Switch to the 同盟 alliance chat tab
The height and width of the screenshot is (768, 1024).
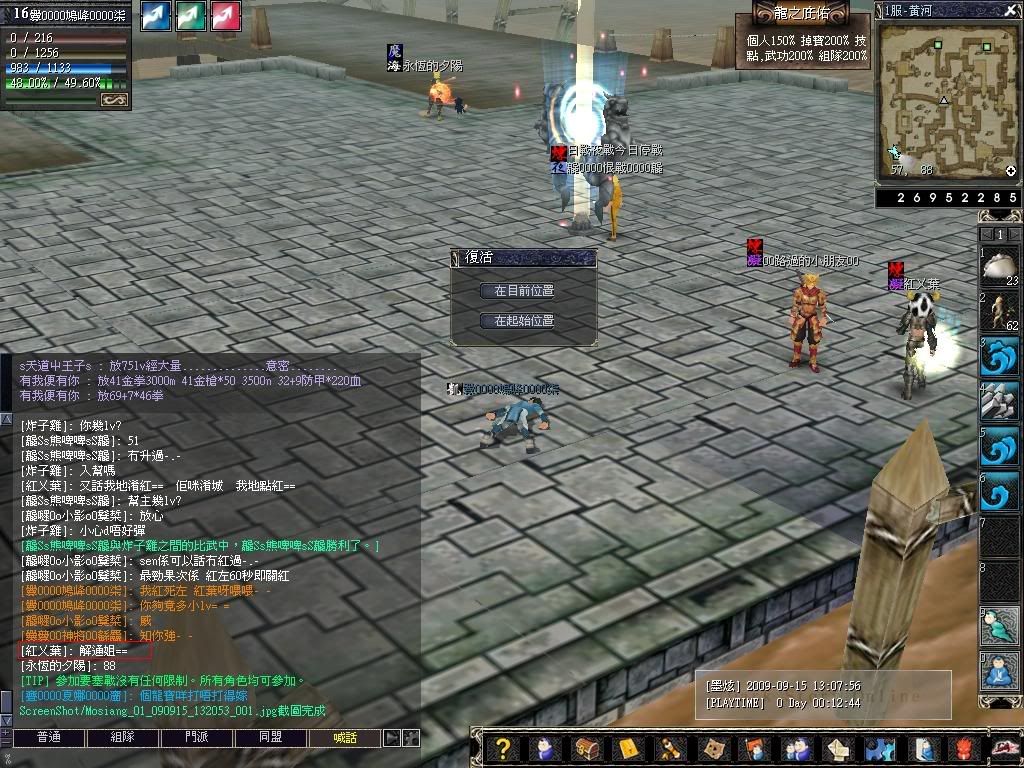(271, 738)
